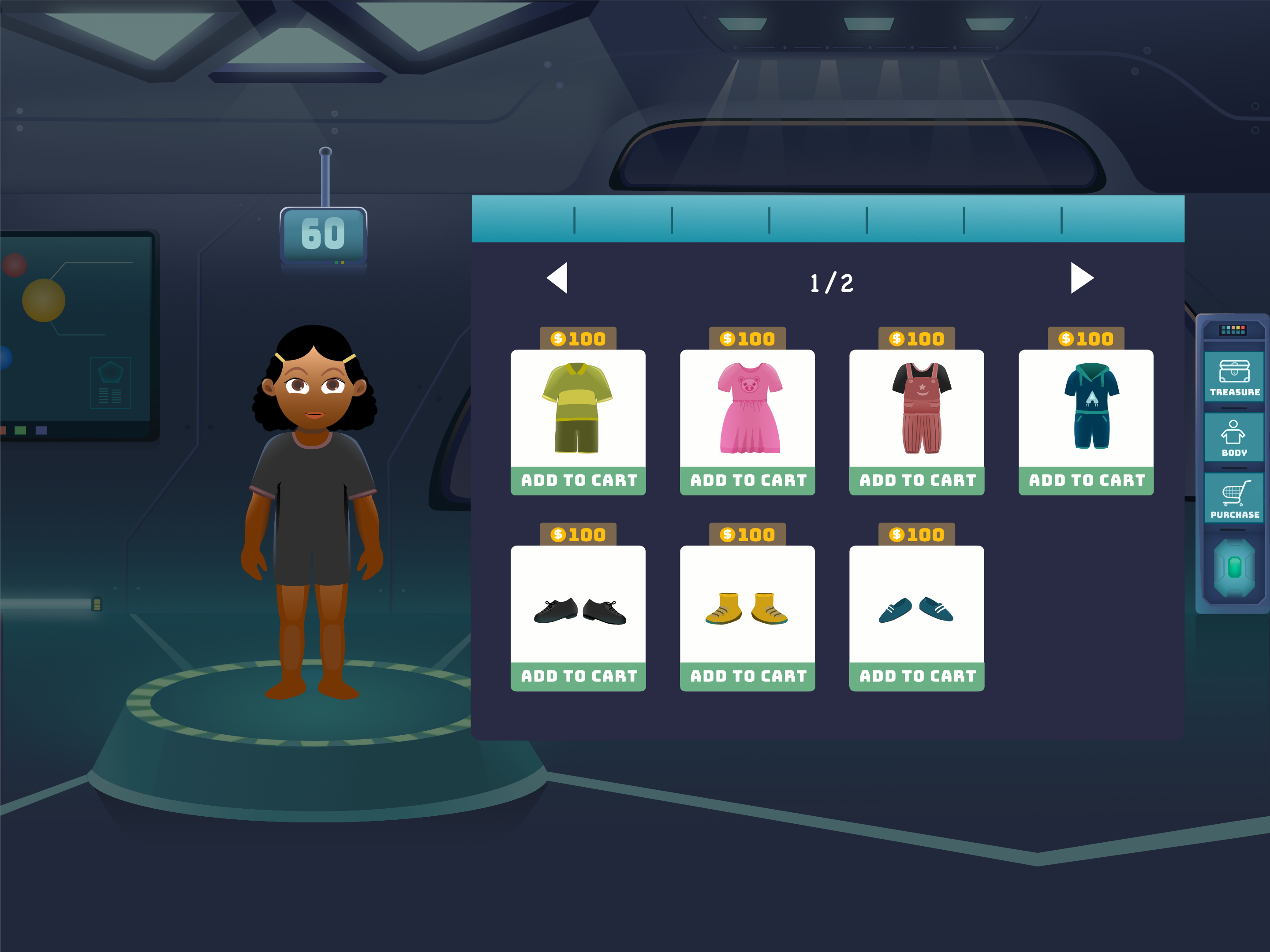Pick the black lace-up shoes picture
The image size is (1270, 952).
click(578, 610)
